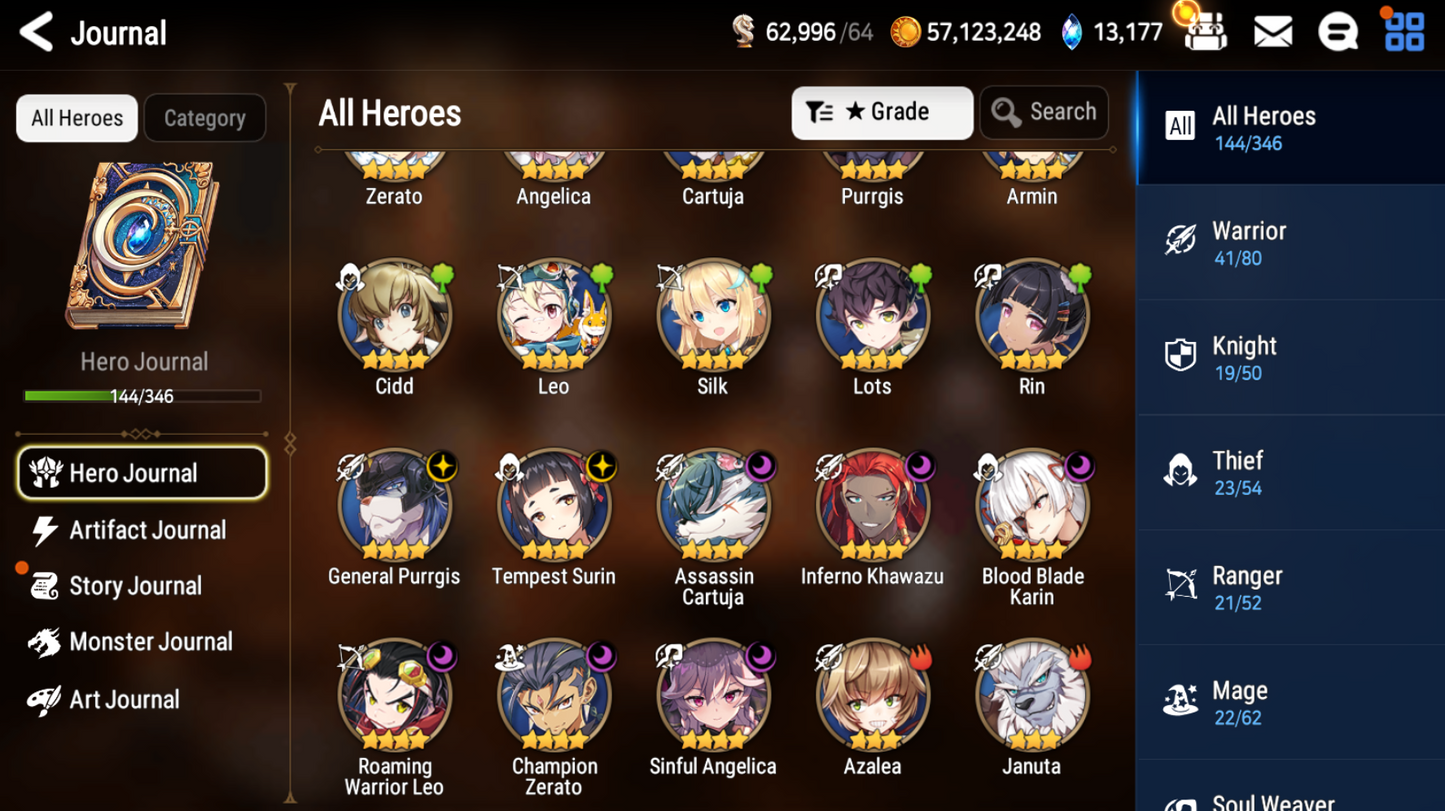This screenshot has width=1445, height=811.
Task: Select the Silk hero portrait
Action: [712, 317]
